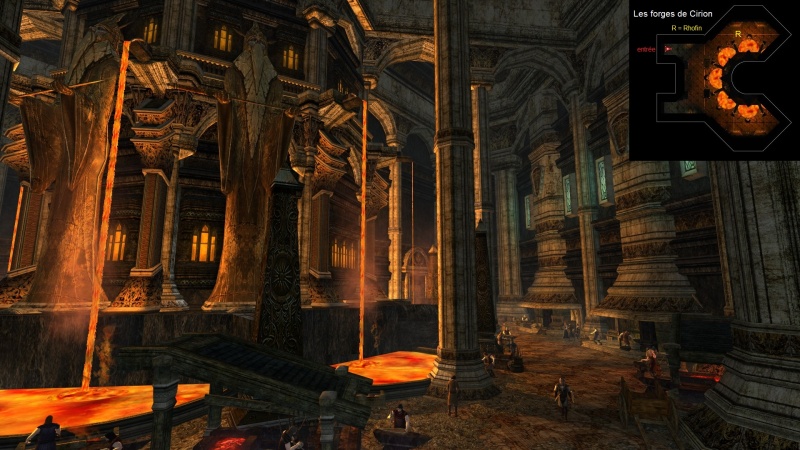Click the red entrée arrow marker

tap(667, 48)
